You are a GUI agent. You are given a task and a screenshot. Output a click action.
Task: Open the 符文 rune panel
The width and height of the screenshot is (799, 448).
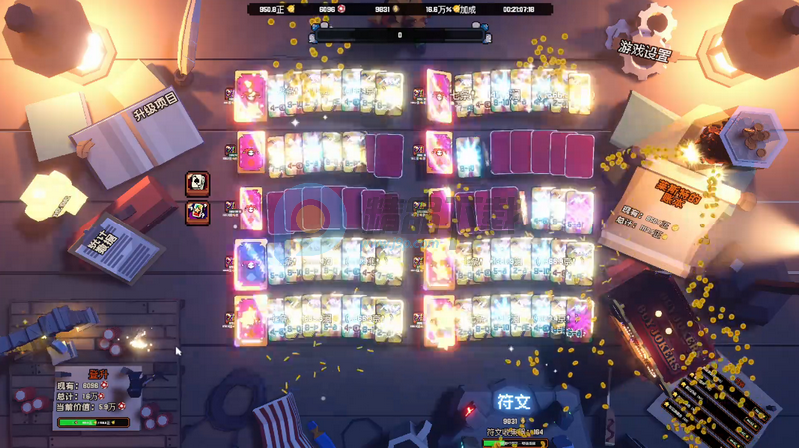(513, 402)
